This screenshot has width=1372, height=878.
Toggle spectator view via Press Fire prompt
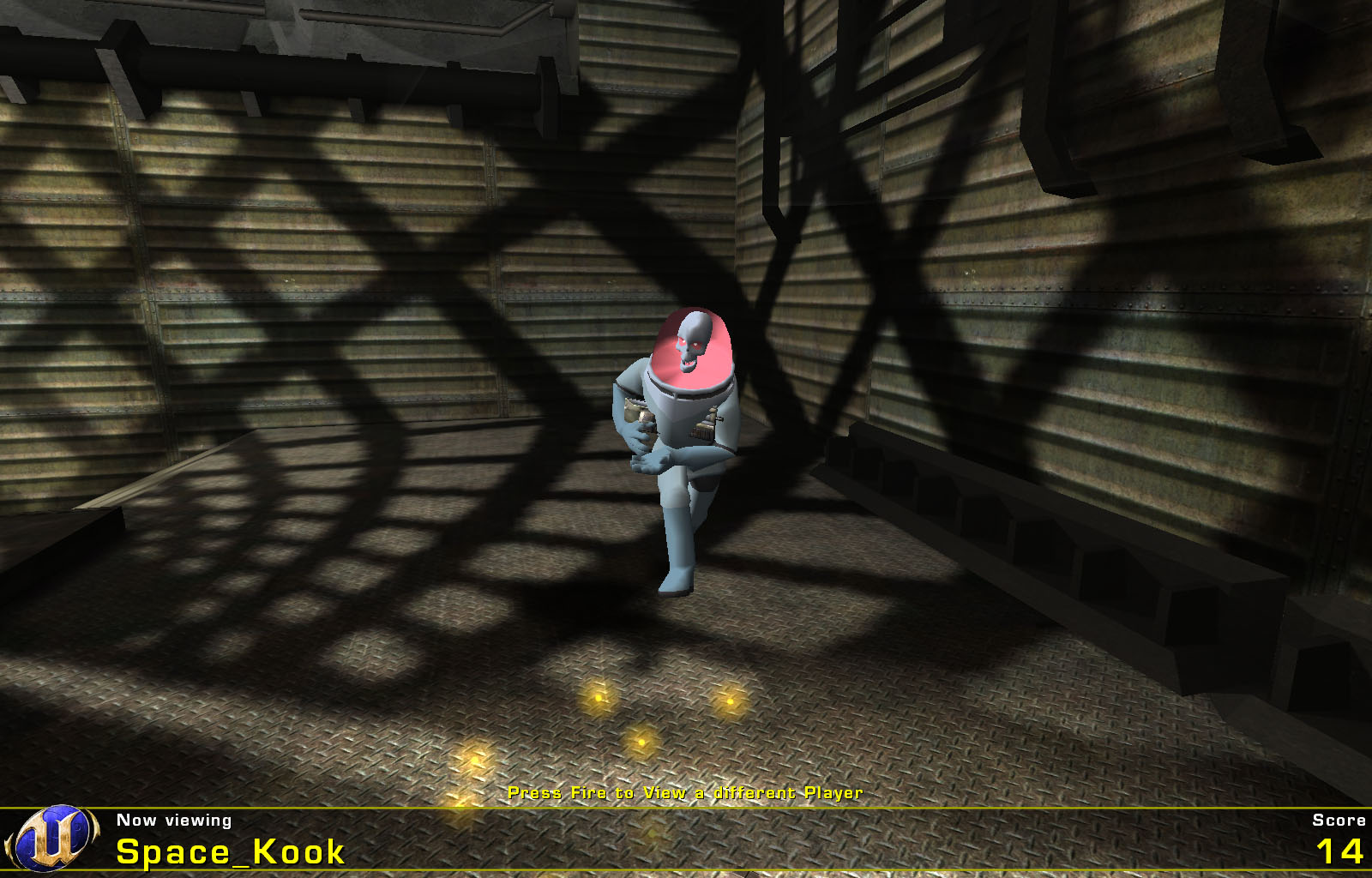(685, 793)
